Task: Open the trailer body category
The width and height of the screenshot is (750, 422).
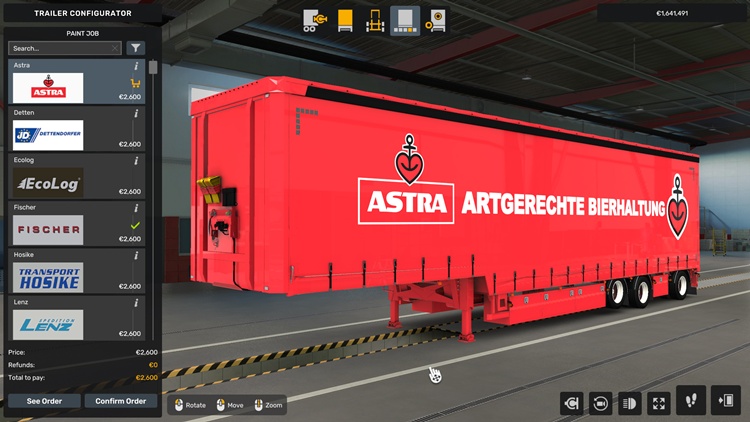Action: pyautogui.click(x=345, y=20)
